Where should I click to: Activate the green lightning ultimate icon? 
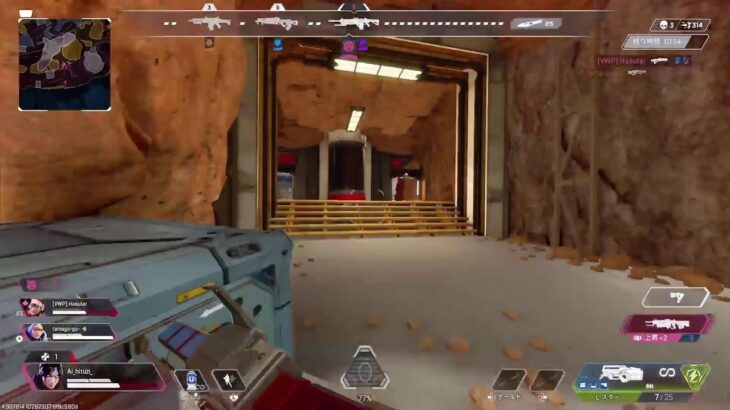pos(694,376)
